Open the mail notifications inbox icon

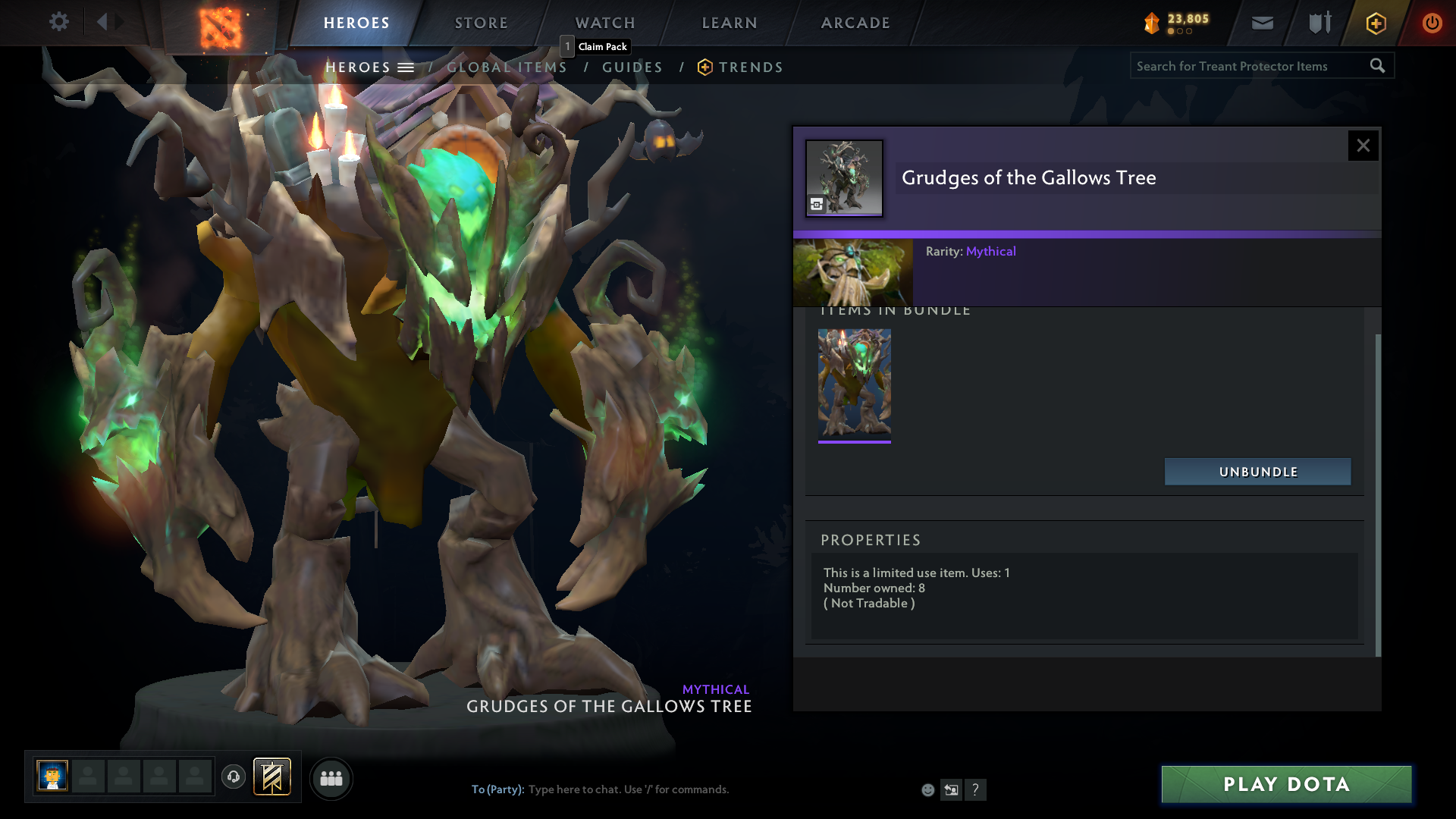[1261, 23]
